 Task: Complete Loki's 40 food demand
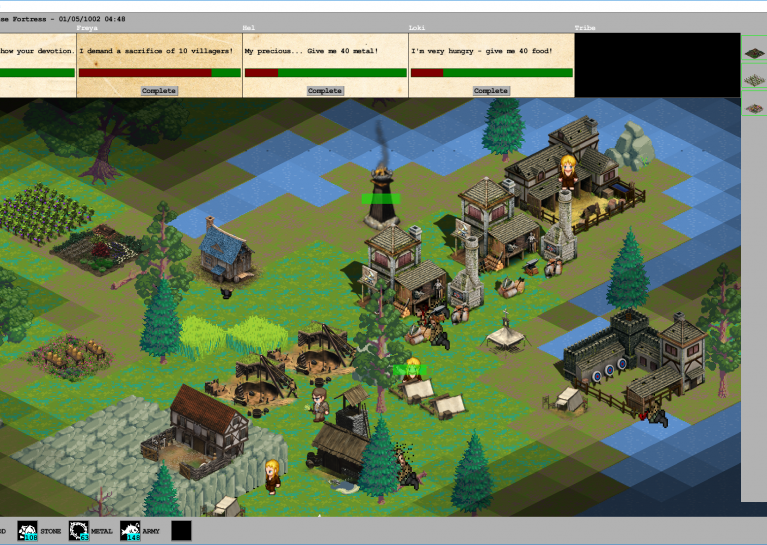[491, 91]
